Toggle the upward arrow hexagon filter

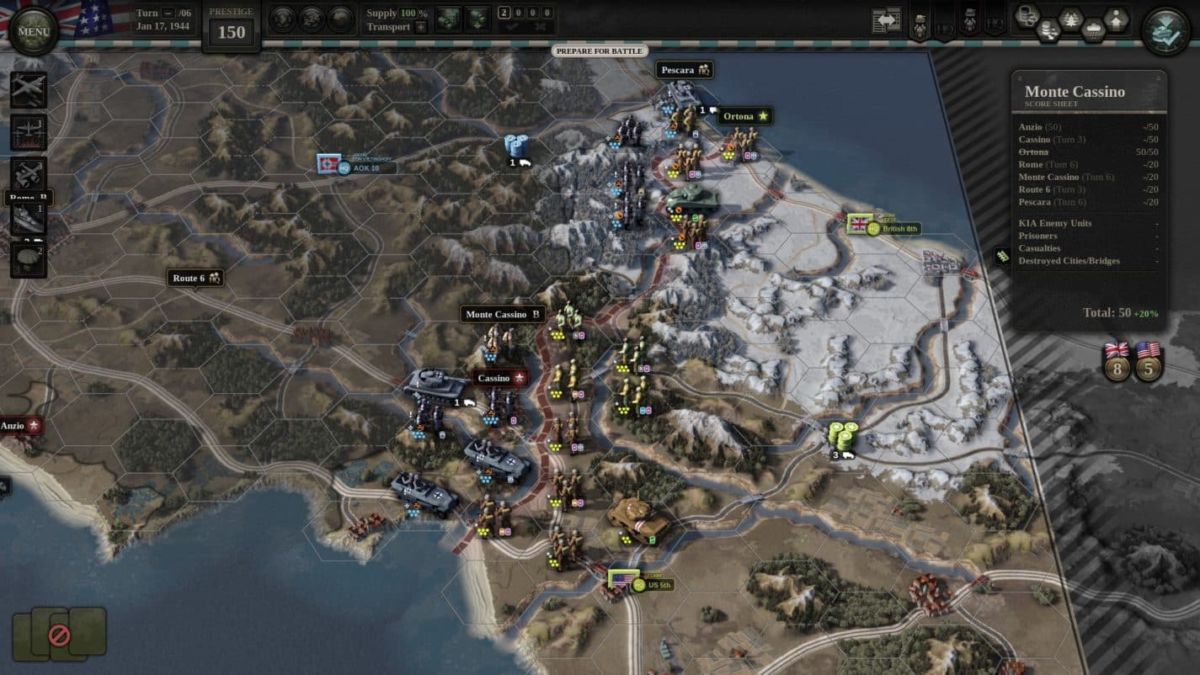tap(1116, 19)
